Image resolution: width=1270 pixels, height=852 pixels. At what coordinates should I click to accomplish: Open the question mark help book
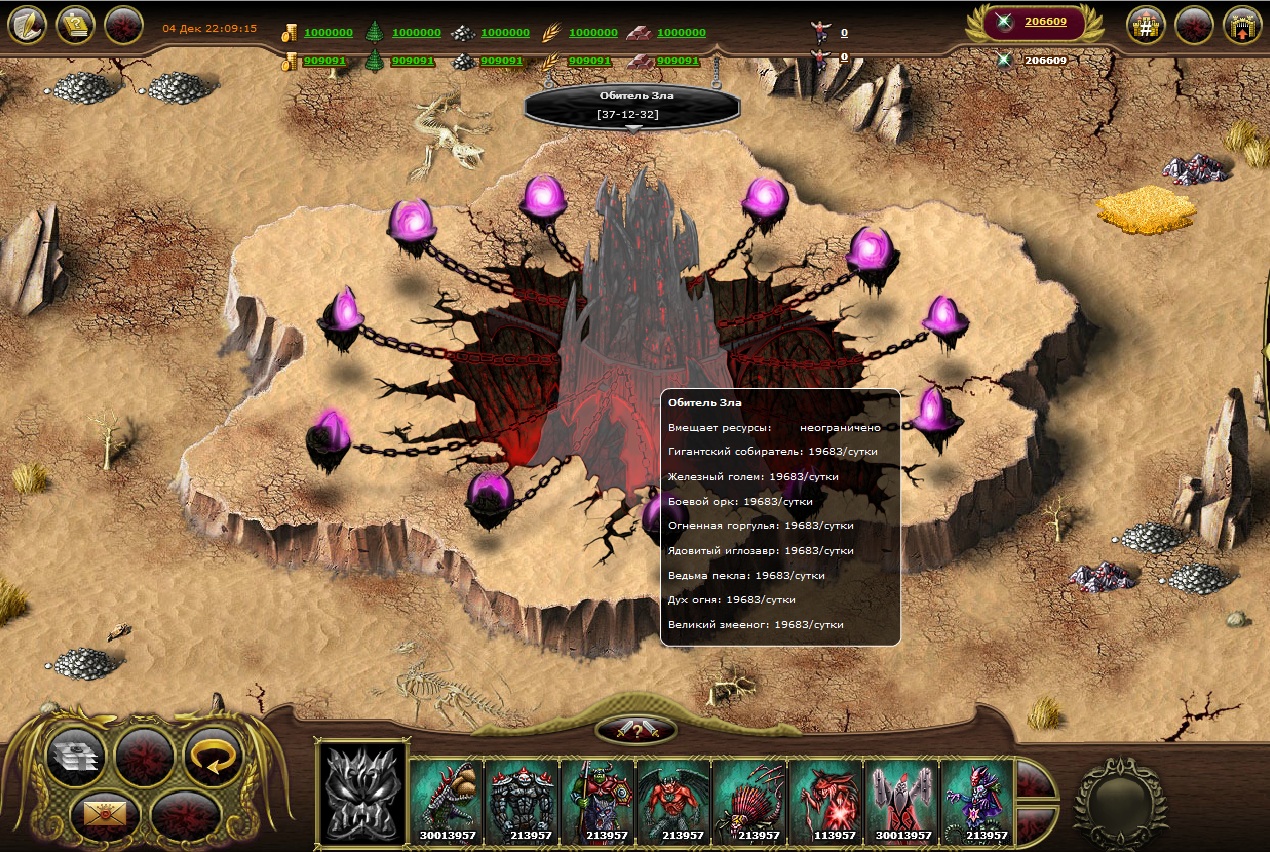click(x=76, y=25)
